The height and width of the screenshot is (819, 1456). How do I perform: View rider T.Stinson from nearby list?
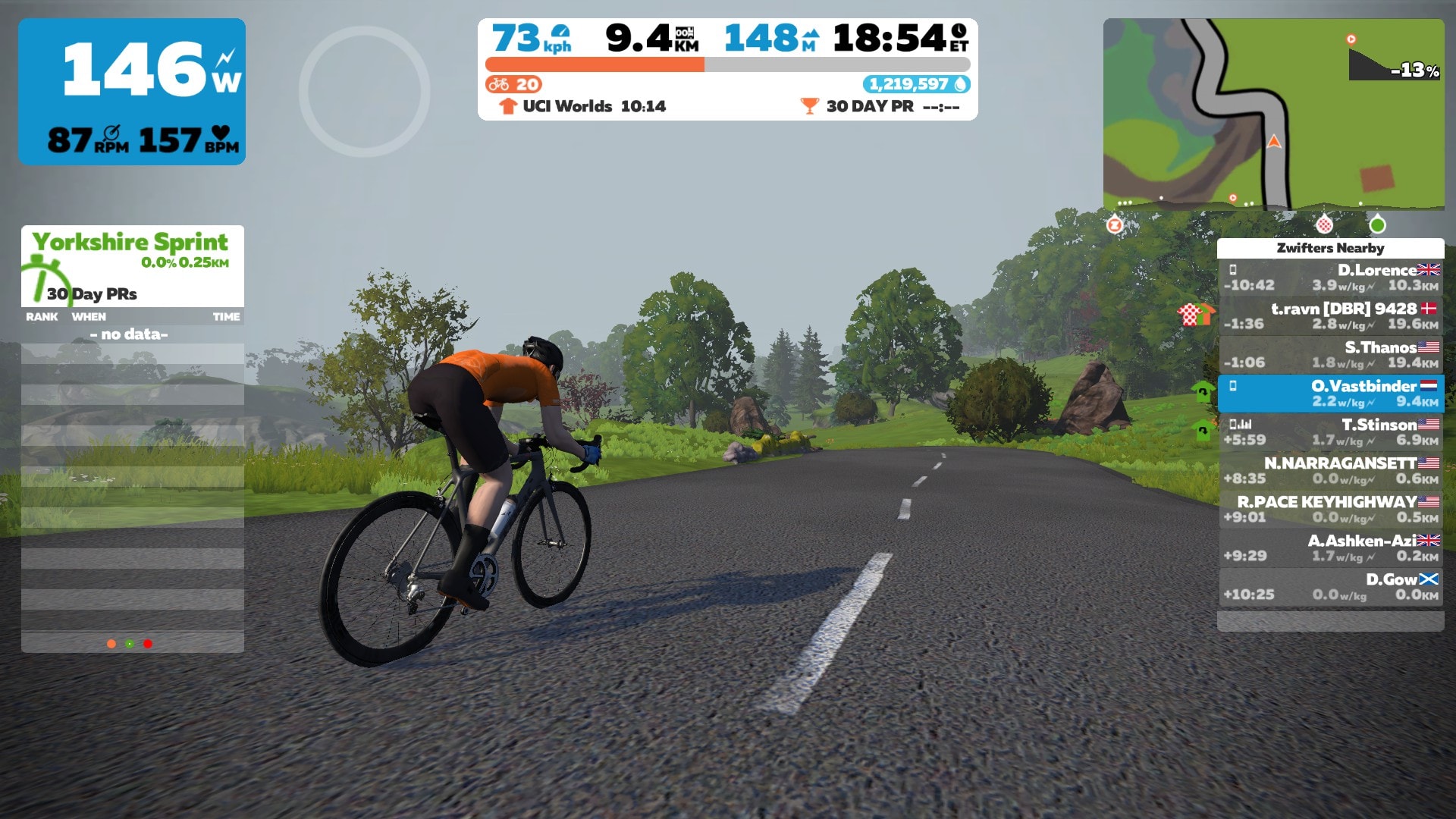[1330, 432]
